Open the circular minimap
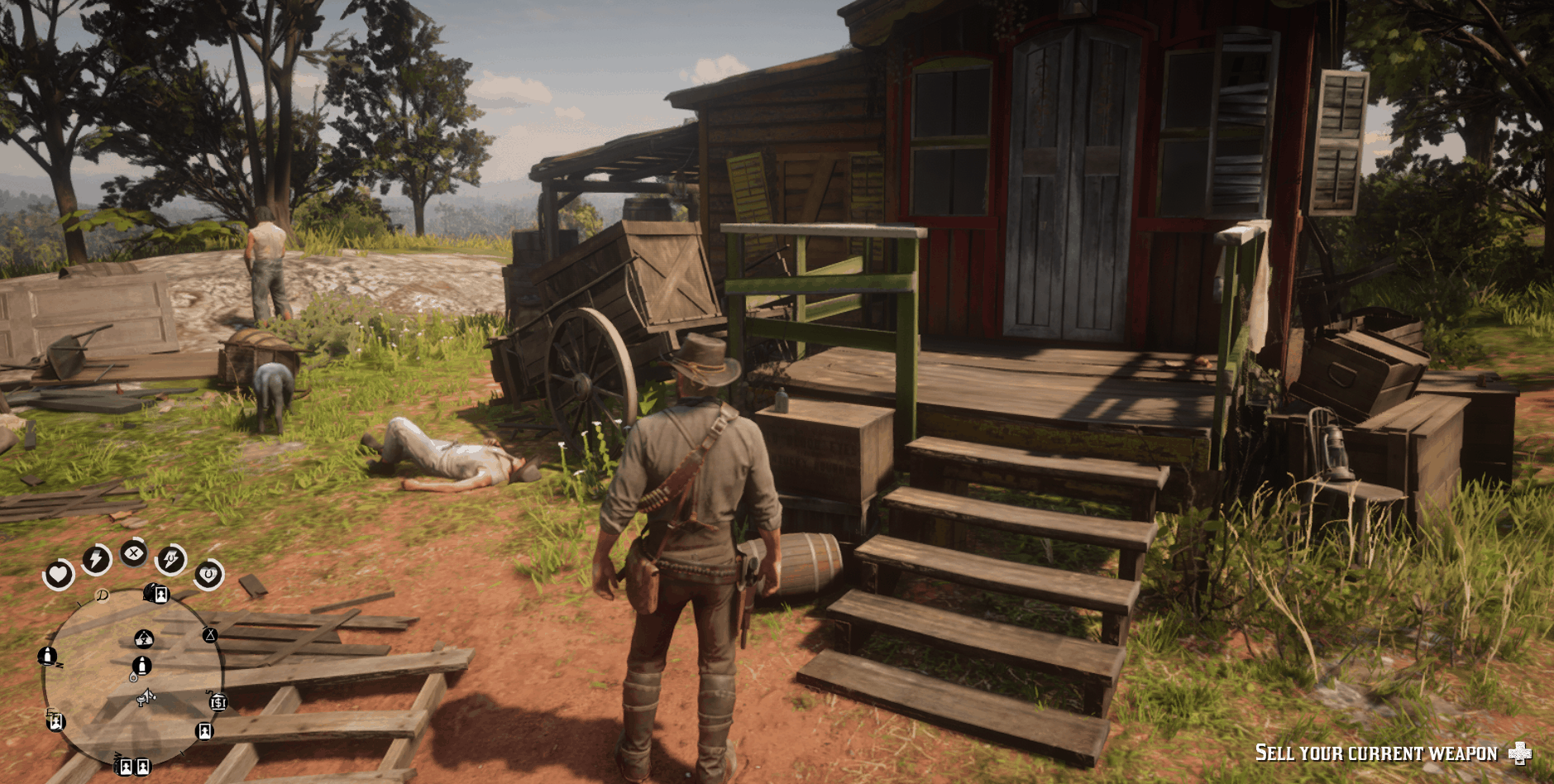The image size is (1554, 784). tap(132, 676)
